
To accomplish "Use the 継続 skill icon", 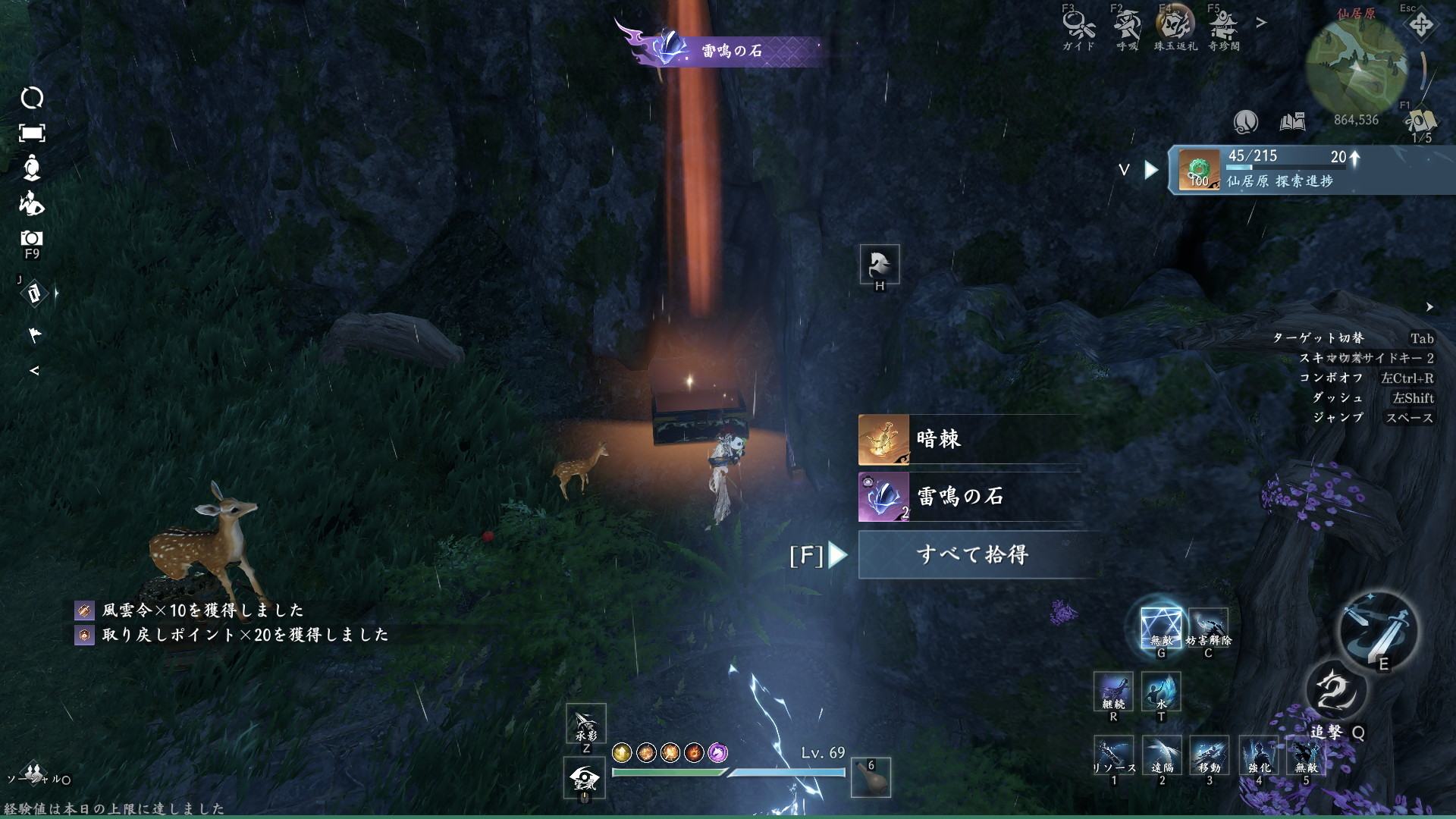I will pos(1113,692).
